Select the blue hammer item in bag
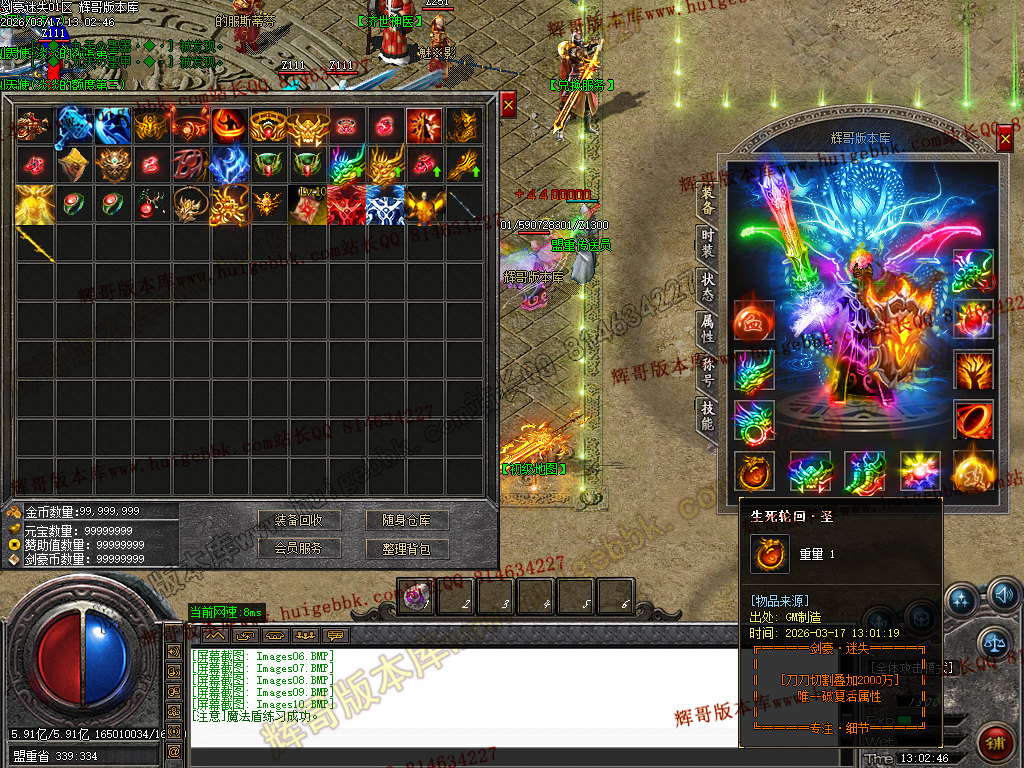 coord(74,126)
